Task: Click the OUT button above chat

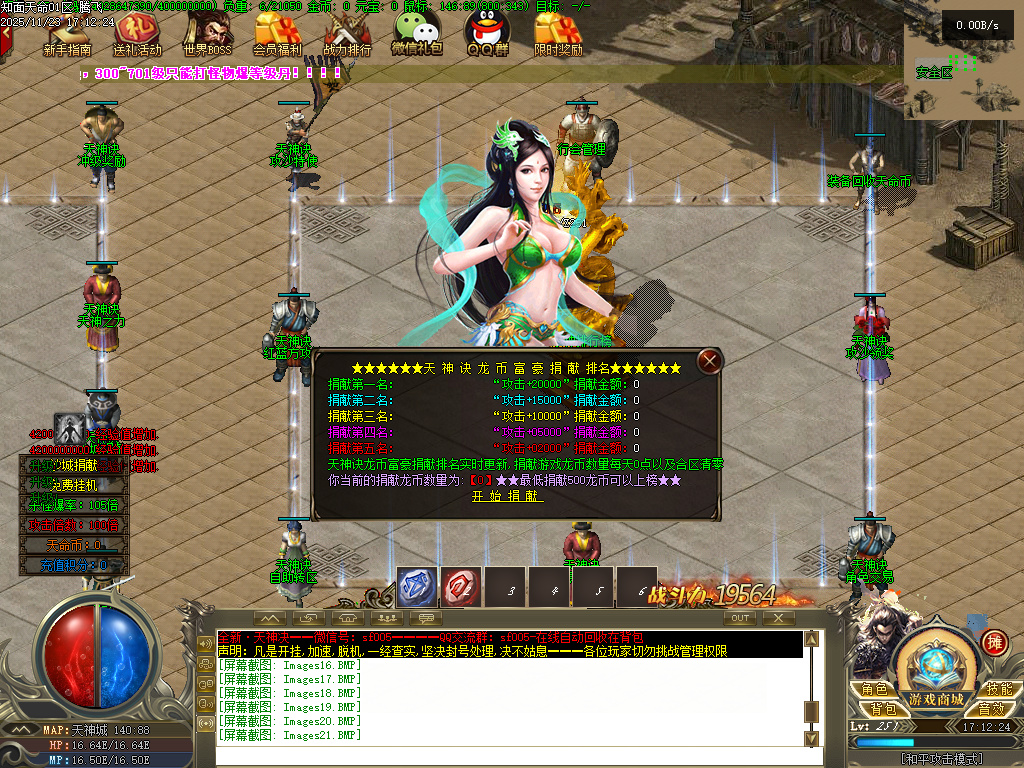Action: point(740,618)
